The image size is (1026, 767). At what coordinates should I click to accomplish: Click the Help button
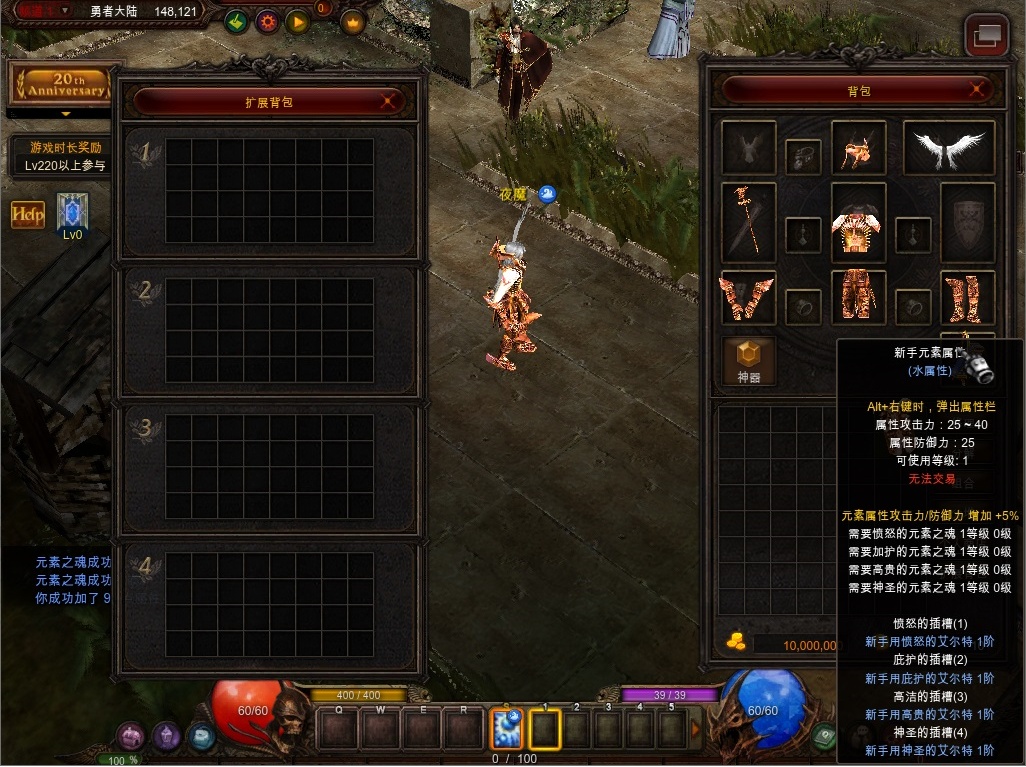click(x=28, y=214)
